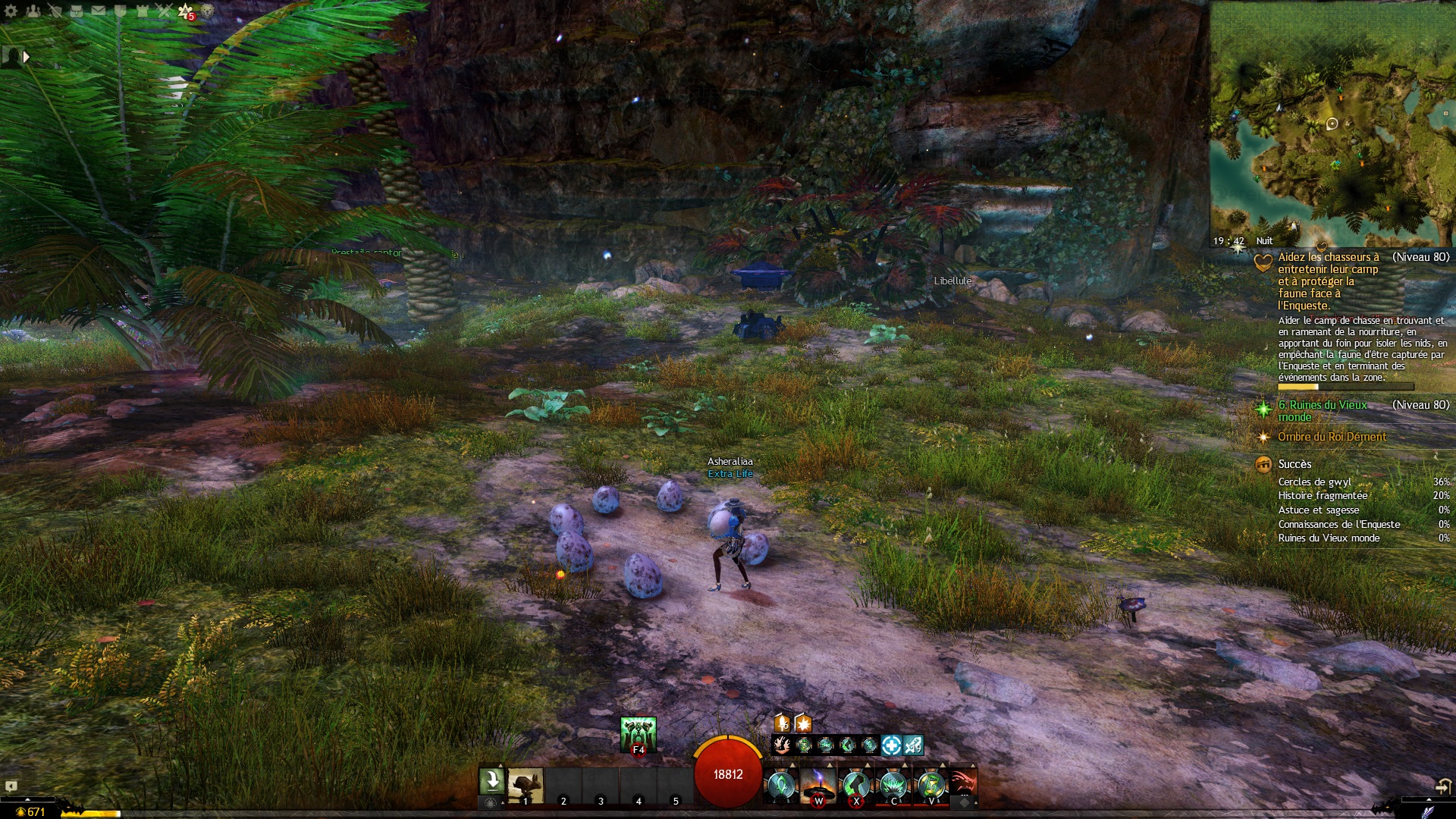This screenshot has height=819, width=1456.
Task: Open the mail envelope icon
Action: [x=99, y=11]
